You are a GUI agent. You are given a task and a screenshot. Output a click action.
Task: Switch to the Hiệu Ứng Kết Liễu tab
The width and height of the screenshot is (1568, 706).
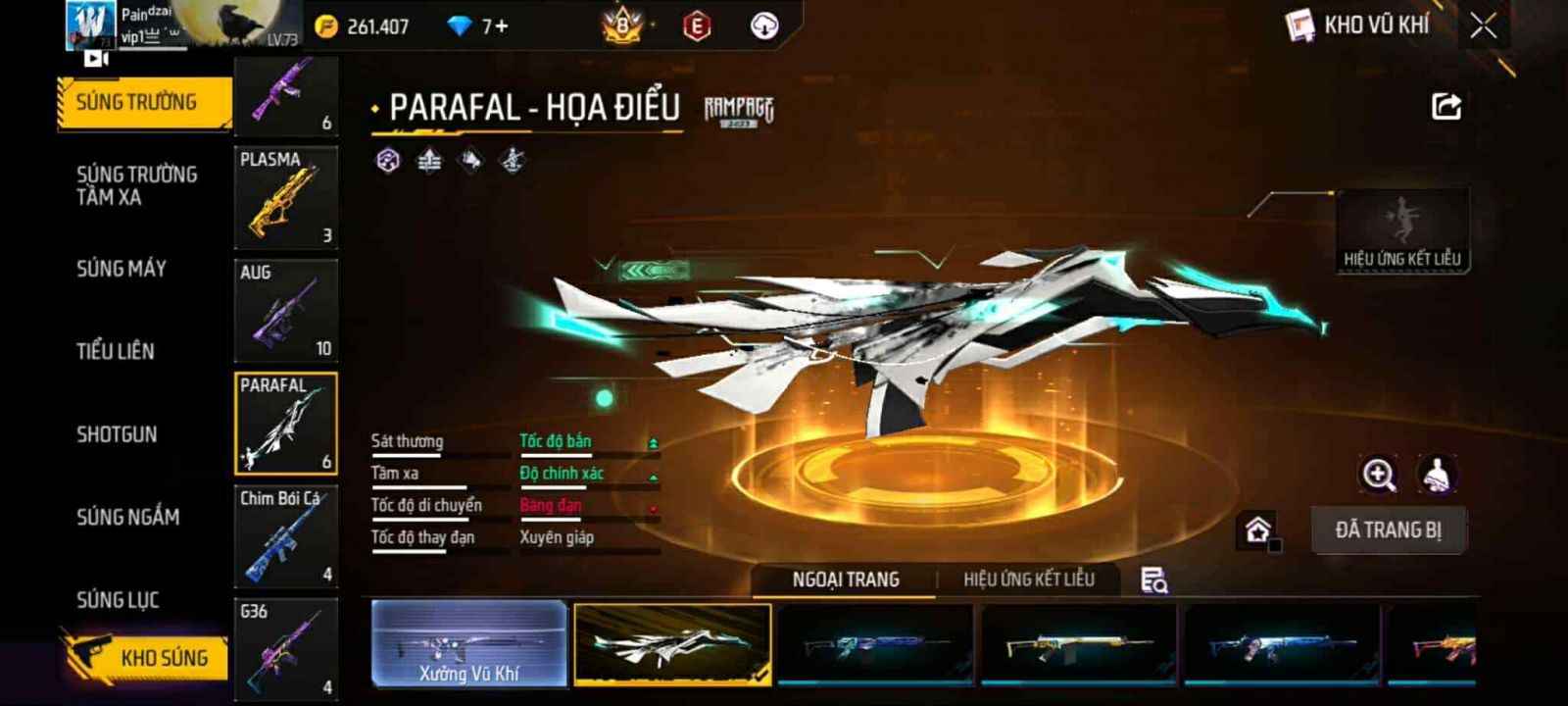pos(1028,580)
